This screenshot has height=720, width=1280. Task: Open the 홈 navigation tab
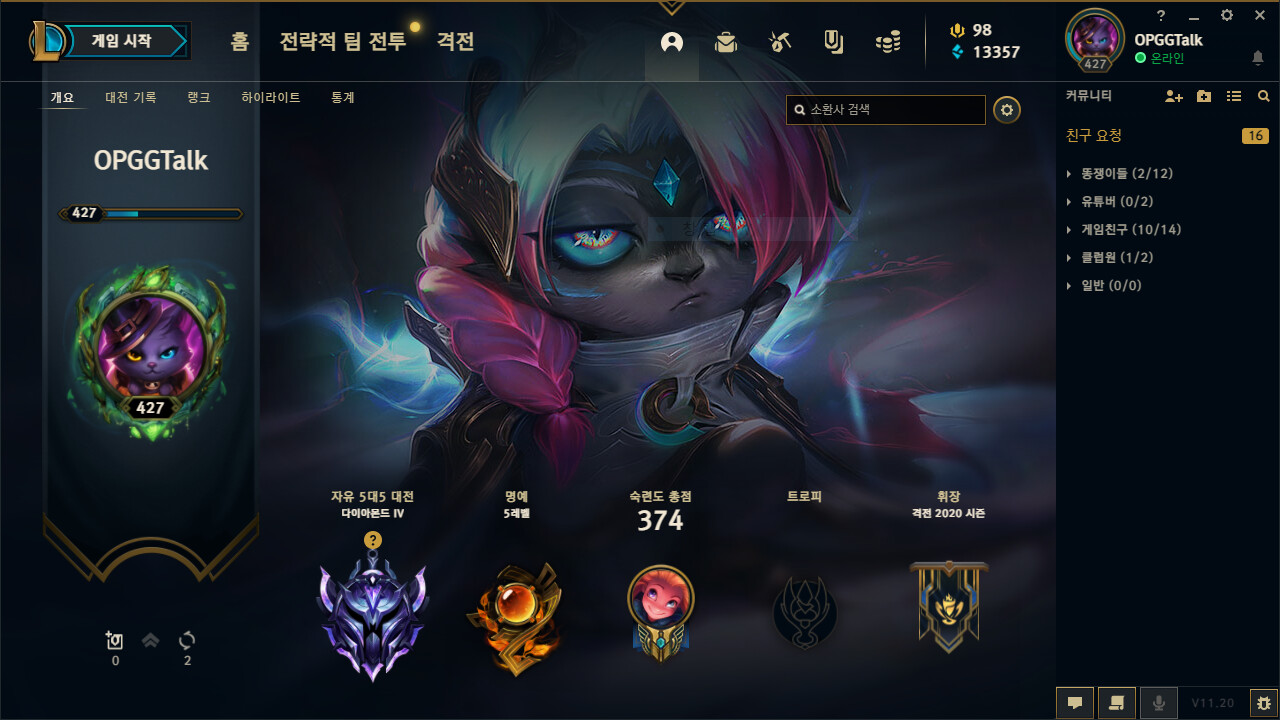(x=239, y=42)
